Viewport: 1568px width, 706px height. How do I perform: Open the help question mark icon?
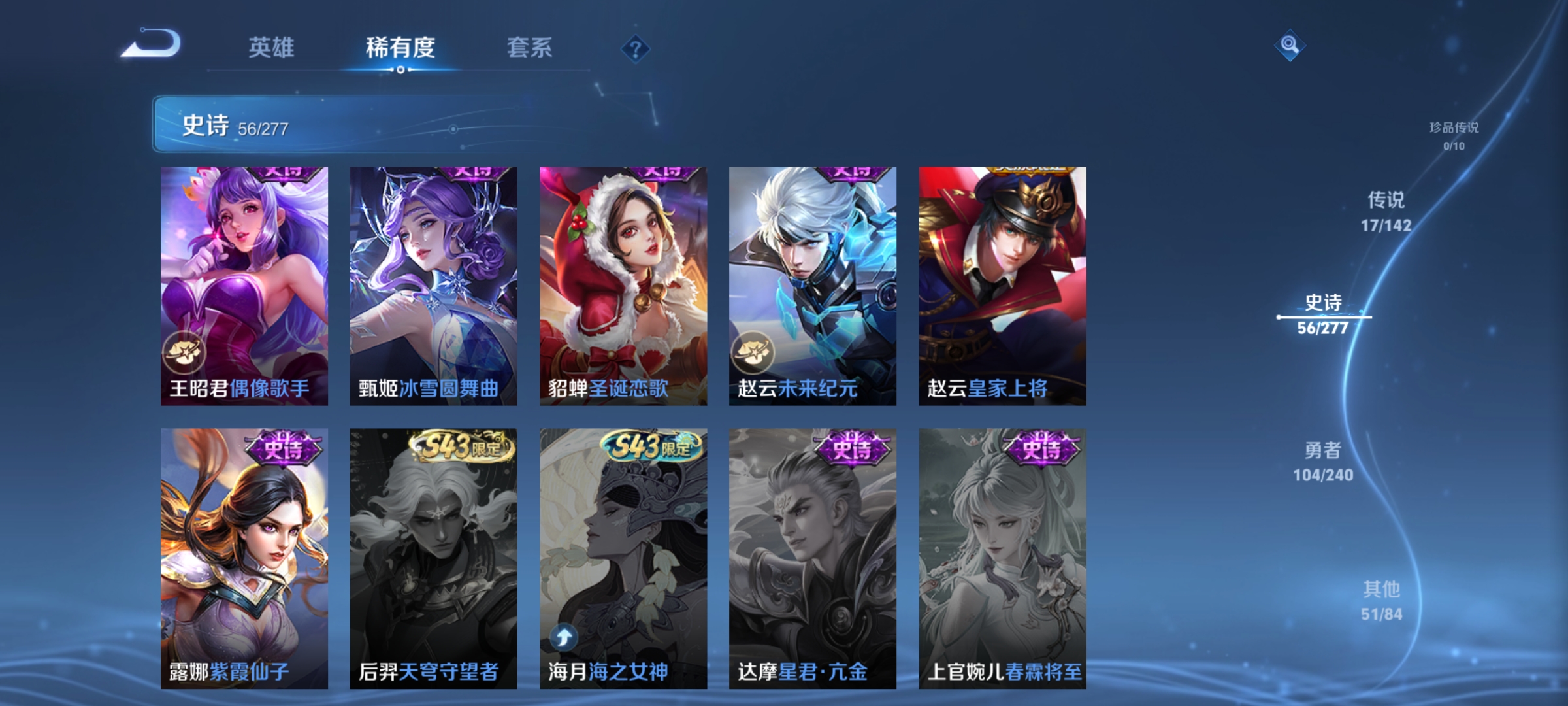coord(637,49)
